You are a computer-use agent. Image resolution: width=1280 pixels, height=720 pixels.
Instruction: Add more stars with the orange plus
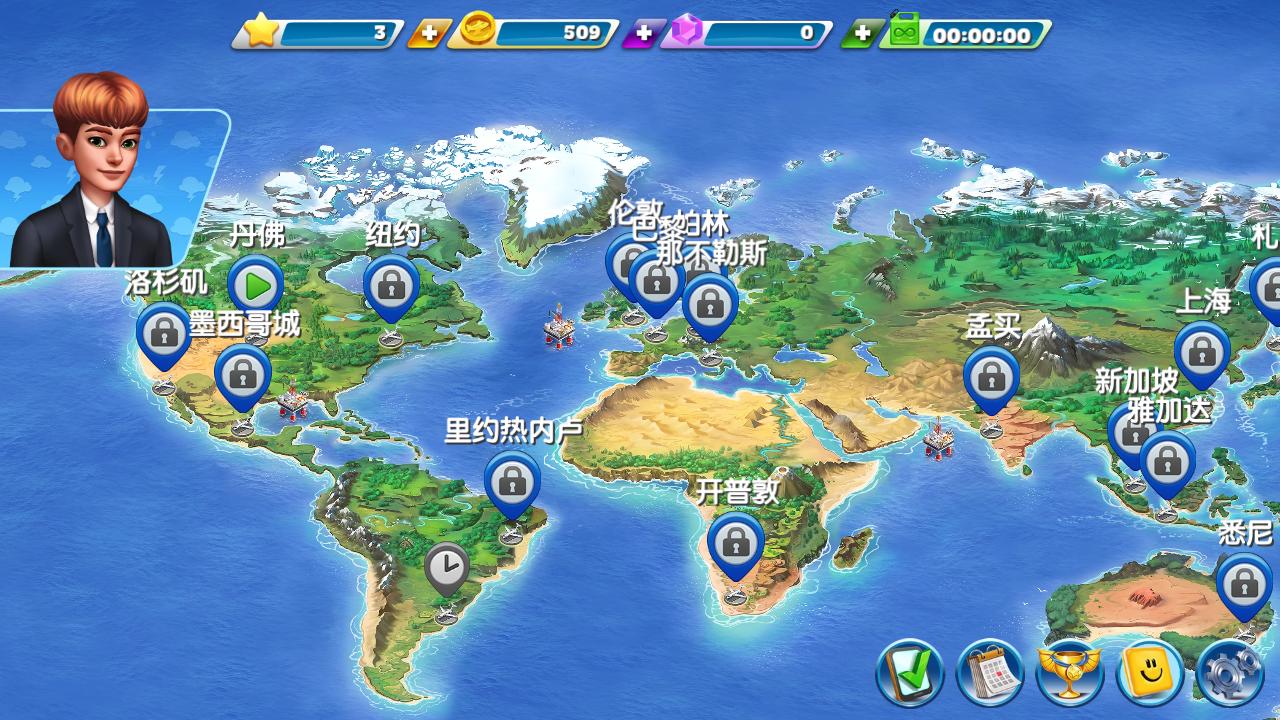click(x=428, y=34)
